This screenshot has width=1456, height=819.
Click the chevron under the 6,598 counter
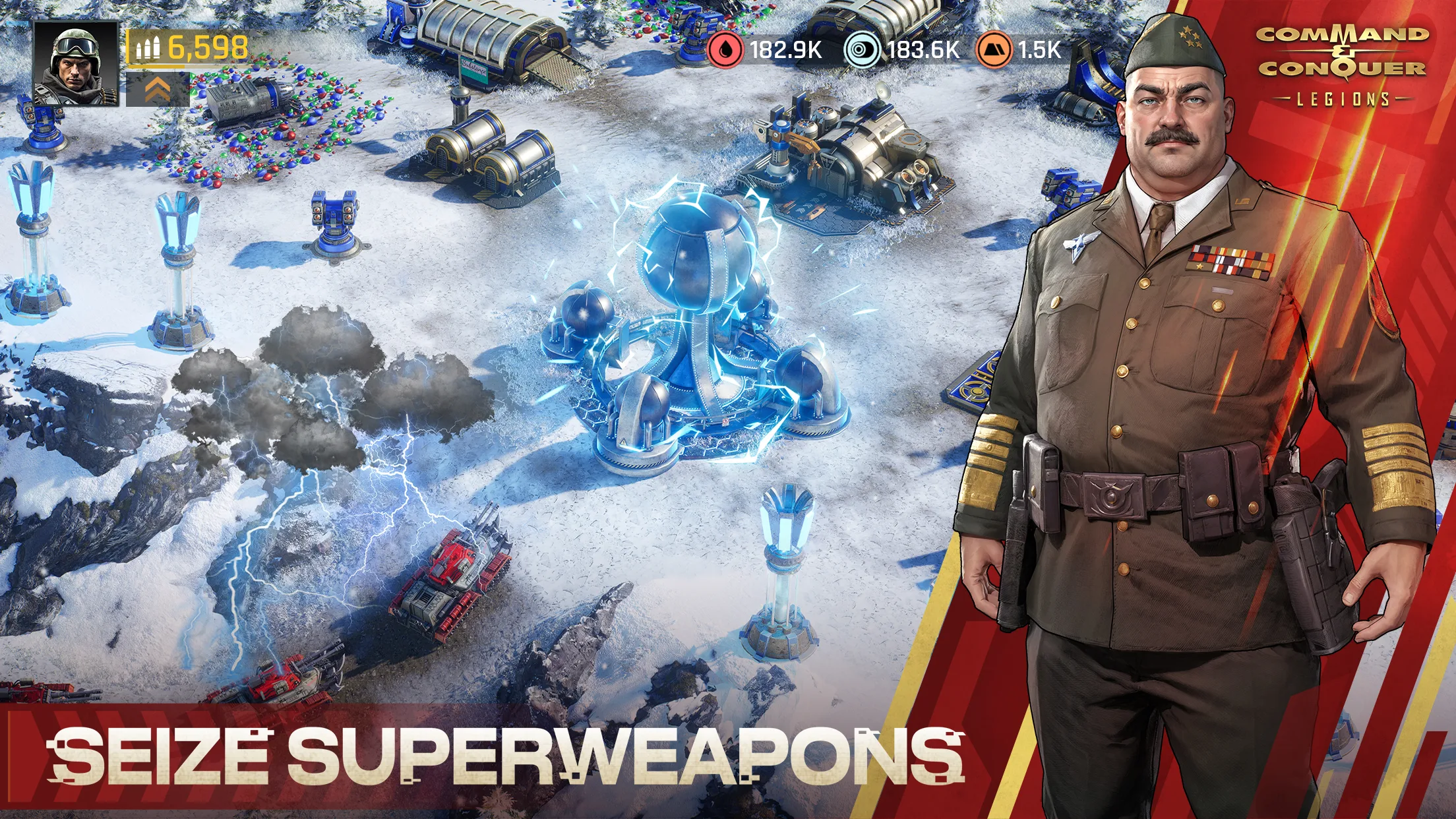pos(158,88)
